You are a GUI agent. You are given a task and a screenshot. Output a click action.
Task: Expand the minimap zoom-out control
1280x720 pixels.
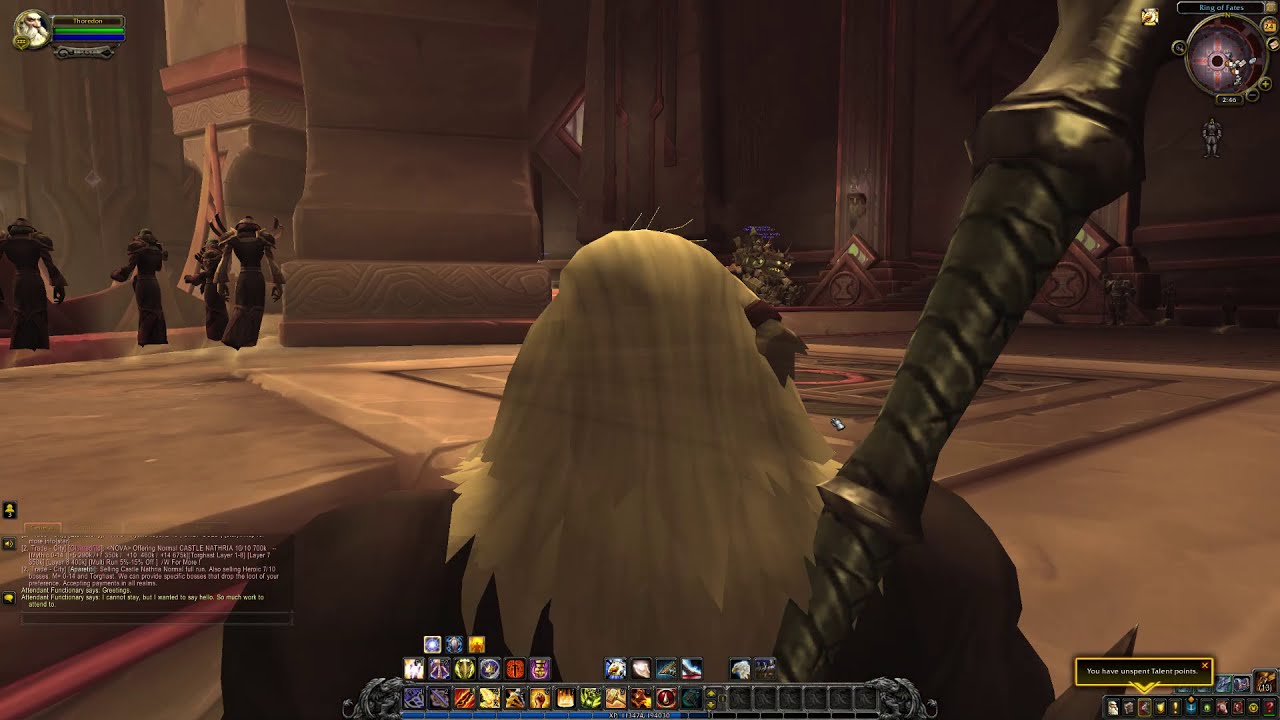coord(1253,96)
